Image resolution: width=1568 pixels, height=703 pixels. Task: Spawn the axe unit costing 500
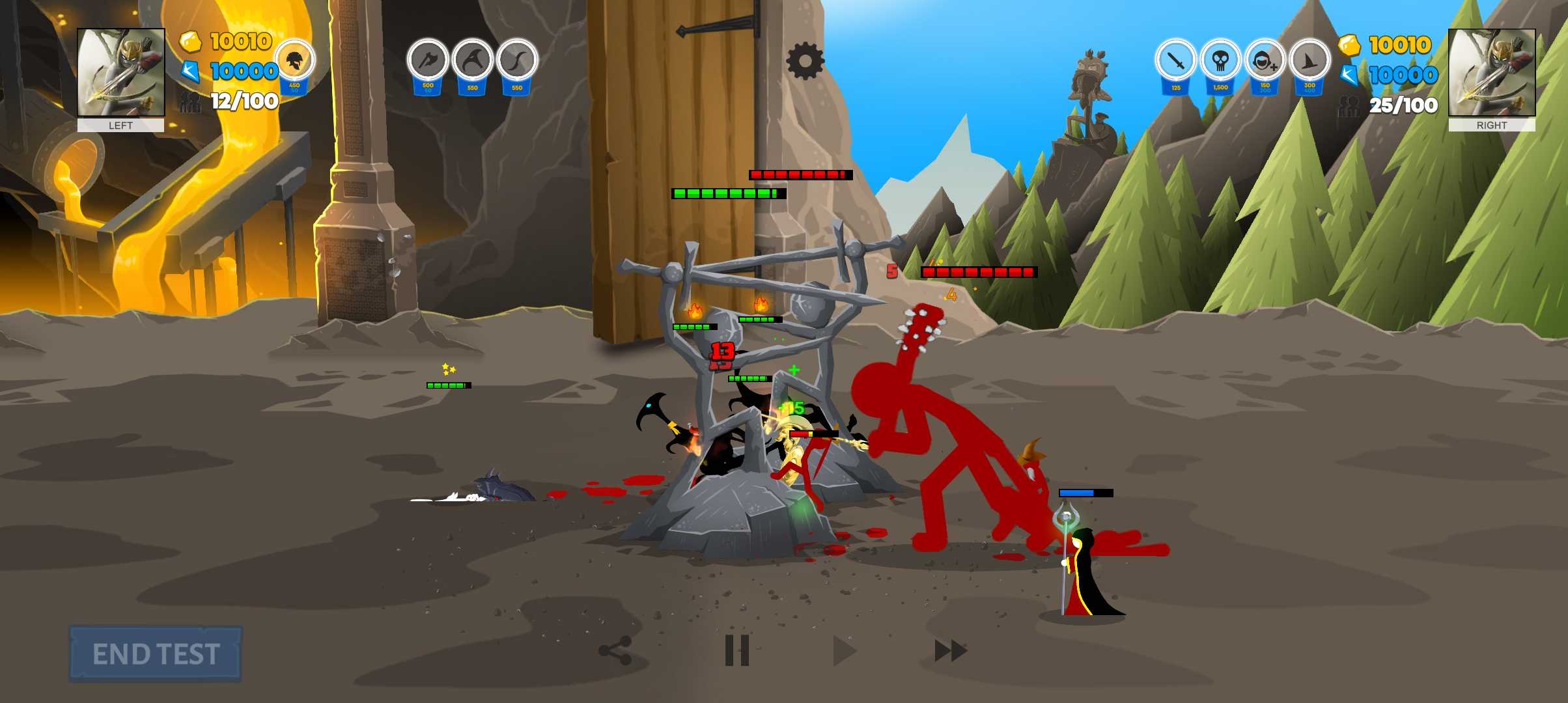(x=428, y=61)
